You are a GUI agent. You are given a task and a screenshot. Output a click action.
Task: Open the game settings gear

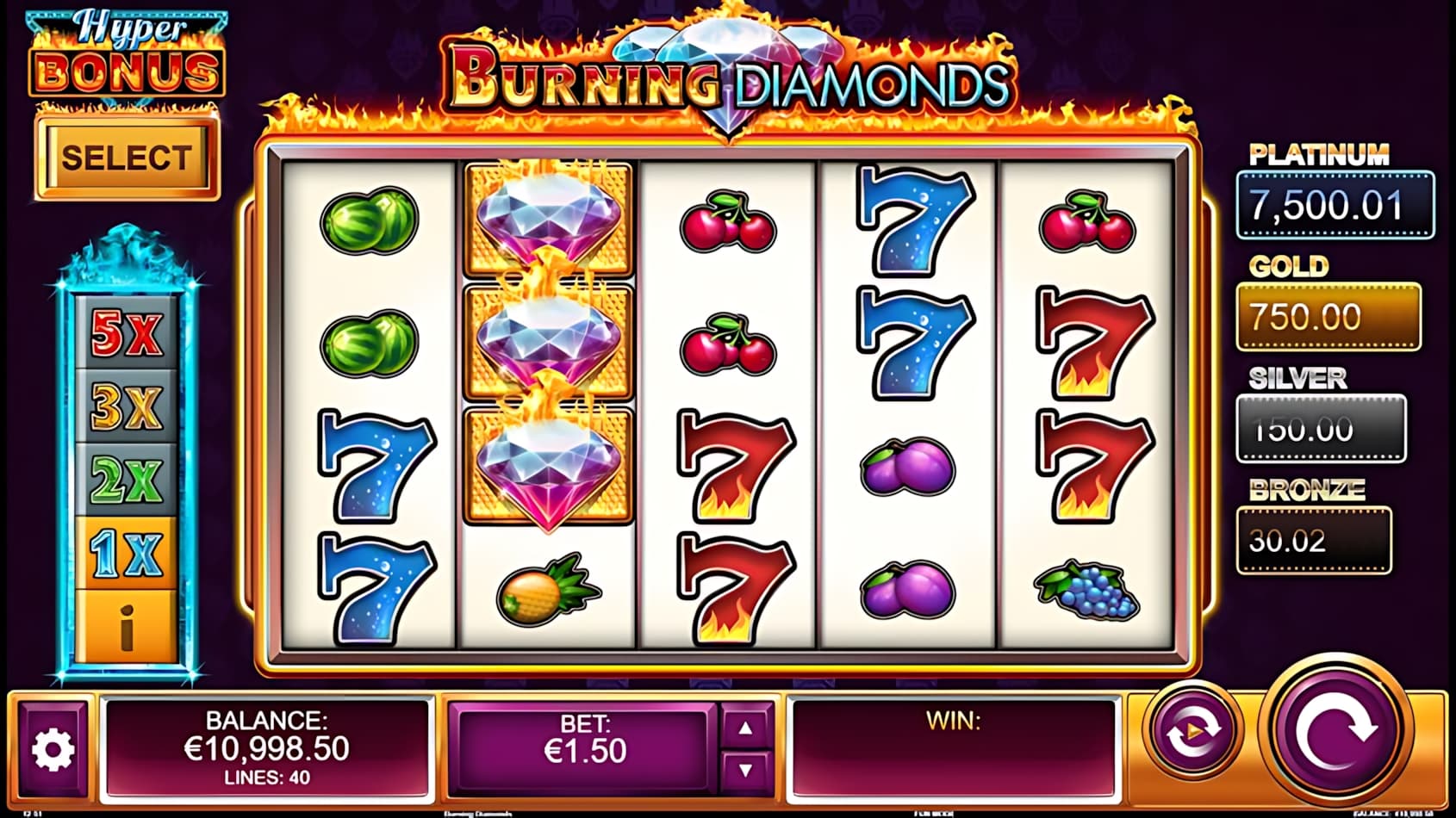tap(53, 748)
